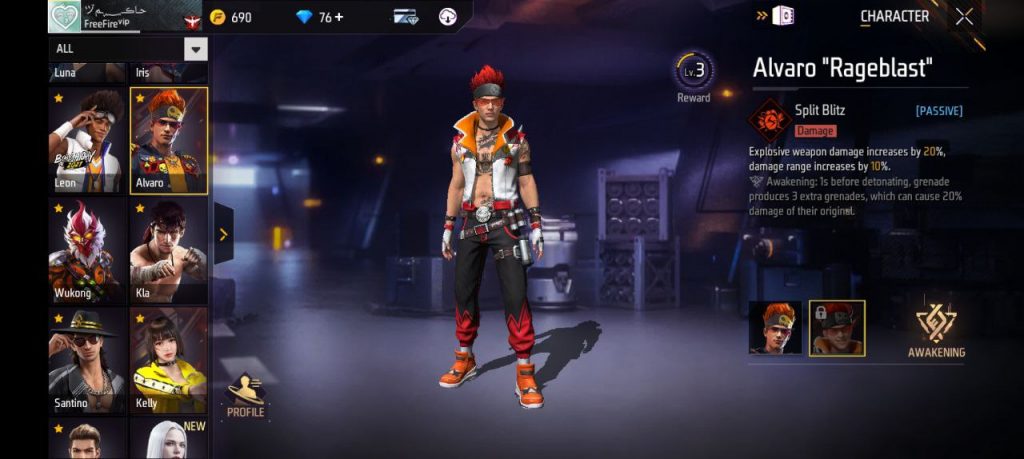Image resolution: width=1024 pixels, height=459 pixels.
Task: View the Lv.3 Reward progress
Action: (x=694, y=76)
